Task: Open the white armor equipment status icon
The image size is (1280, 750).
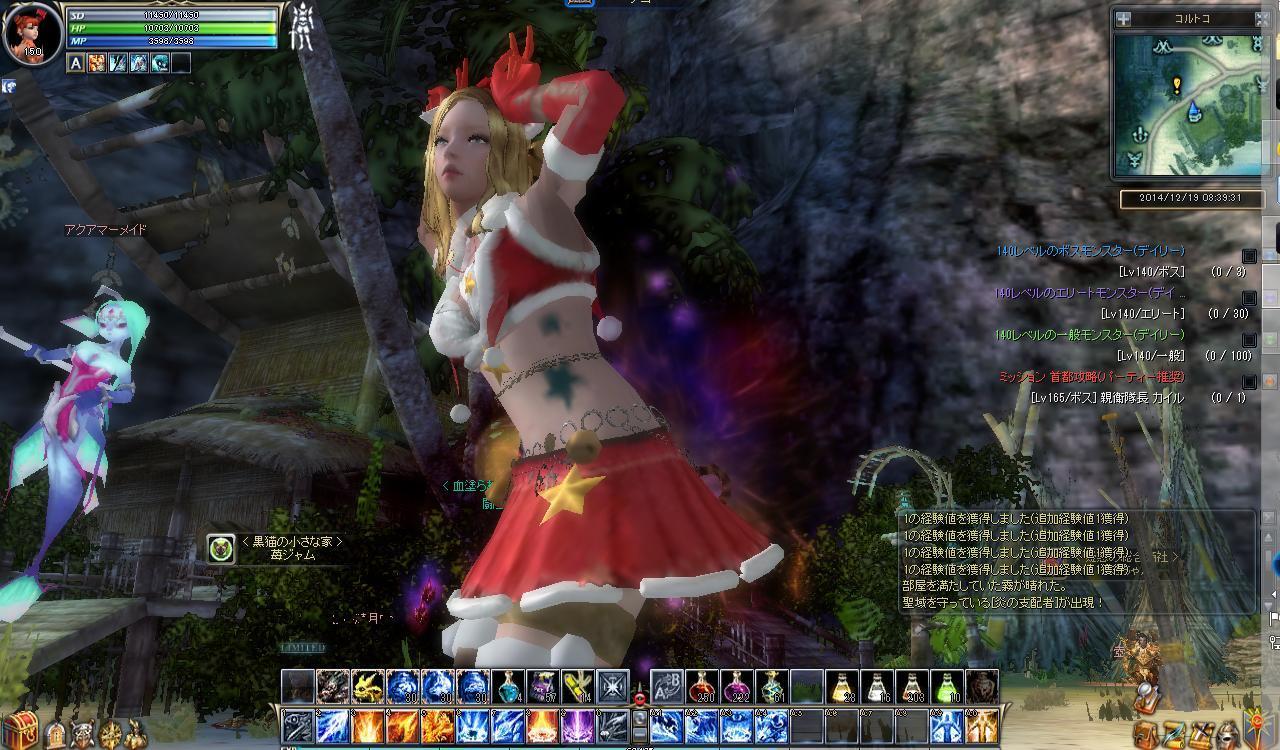Action: (x=300, y=28)
